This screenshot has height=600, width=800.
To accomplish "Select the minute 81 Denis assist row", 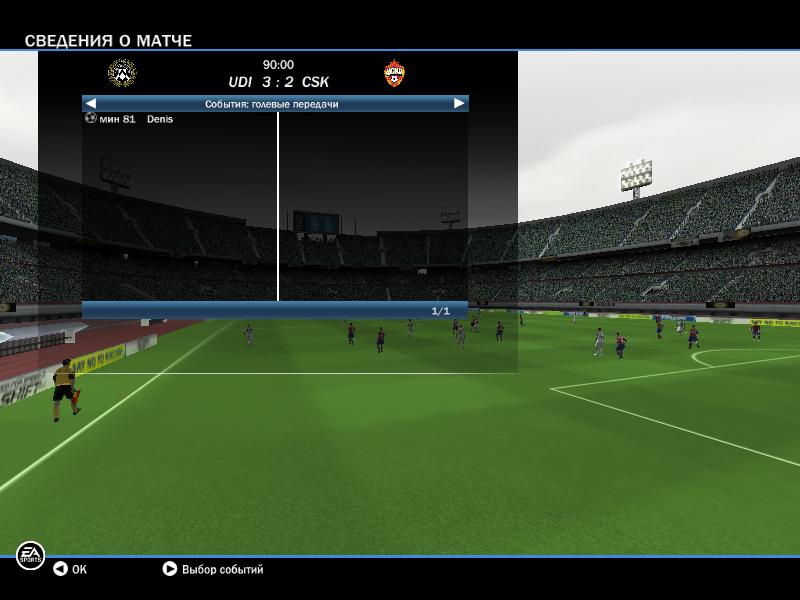I will point(130,119).
